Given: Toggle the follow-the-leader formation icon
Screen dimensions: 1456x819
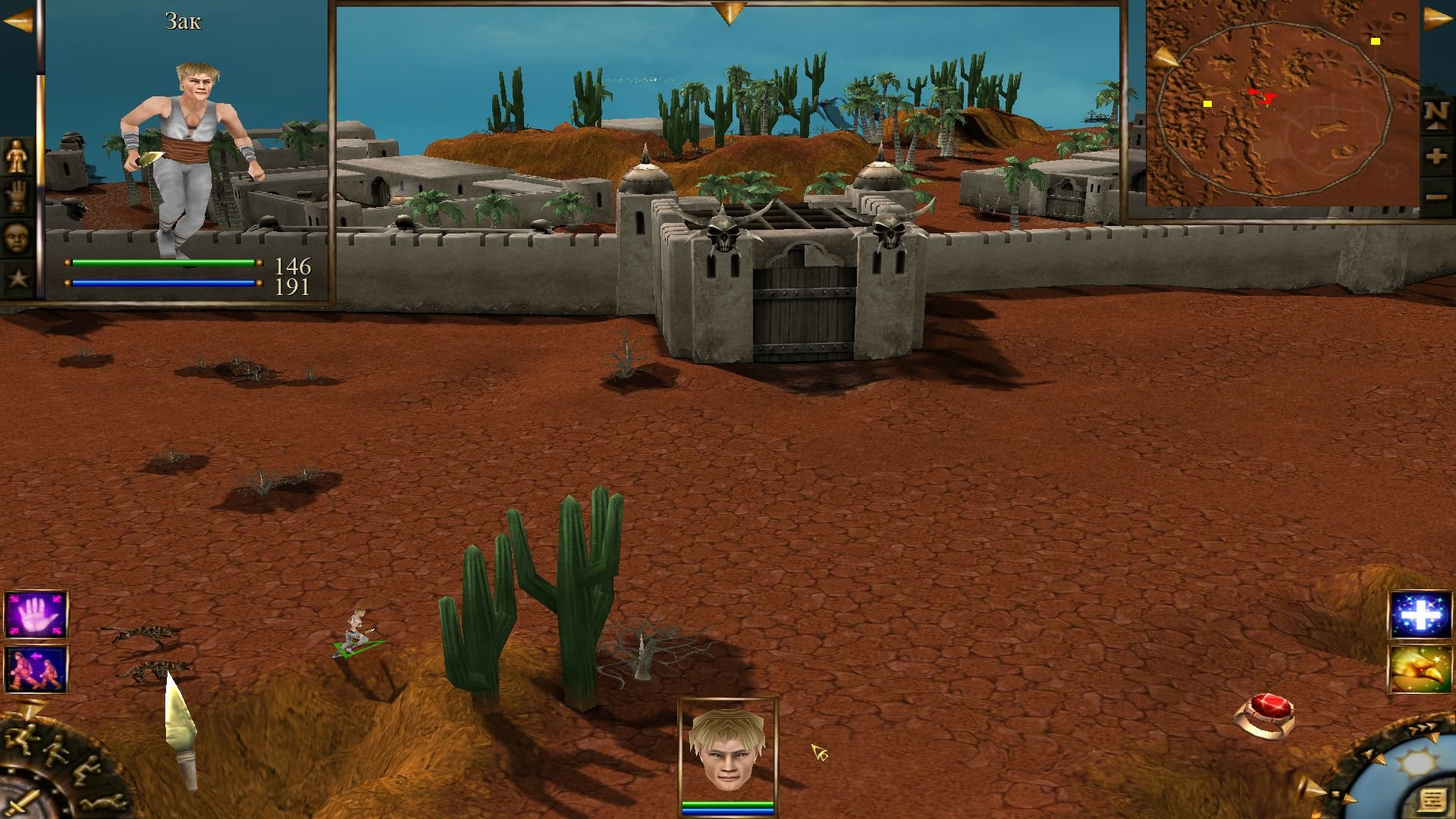Looking at the screenshot, I should [36, 669].
